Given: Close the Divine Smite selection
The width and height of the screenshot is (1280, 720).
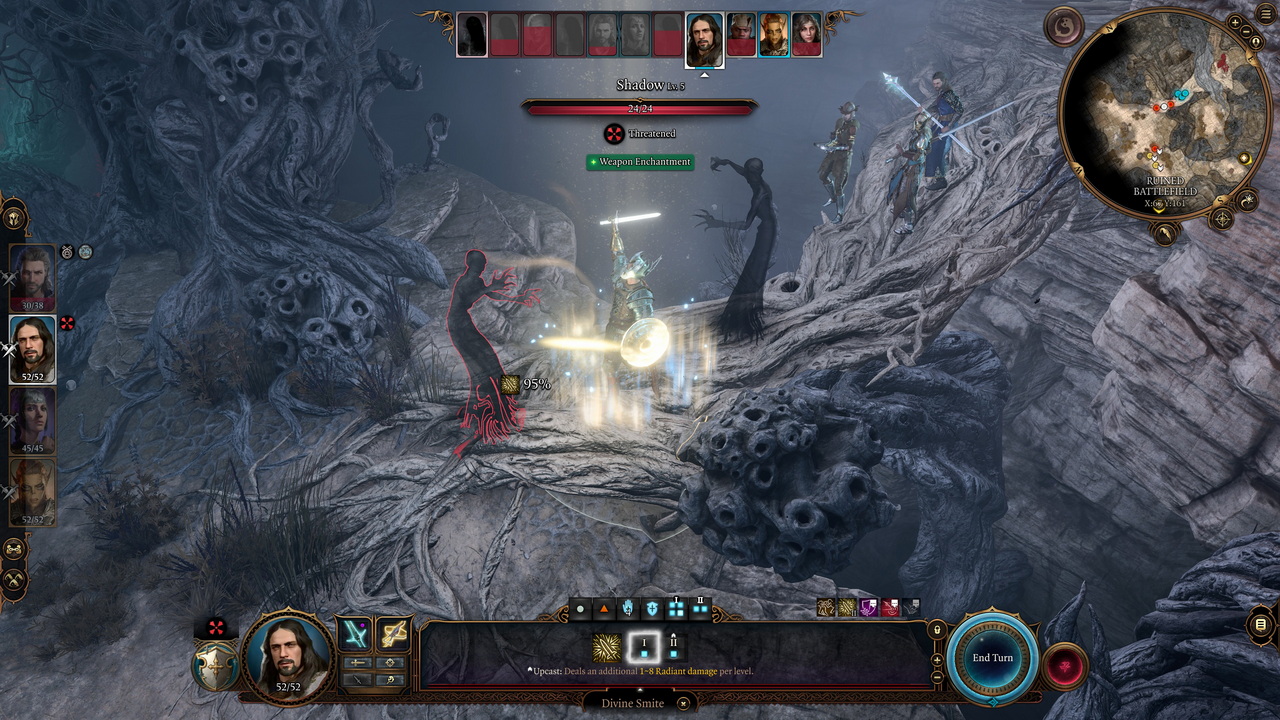Looking at the screenshot, I should 683,703.
